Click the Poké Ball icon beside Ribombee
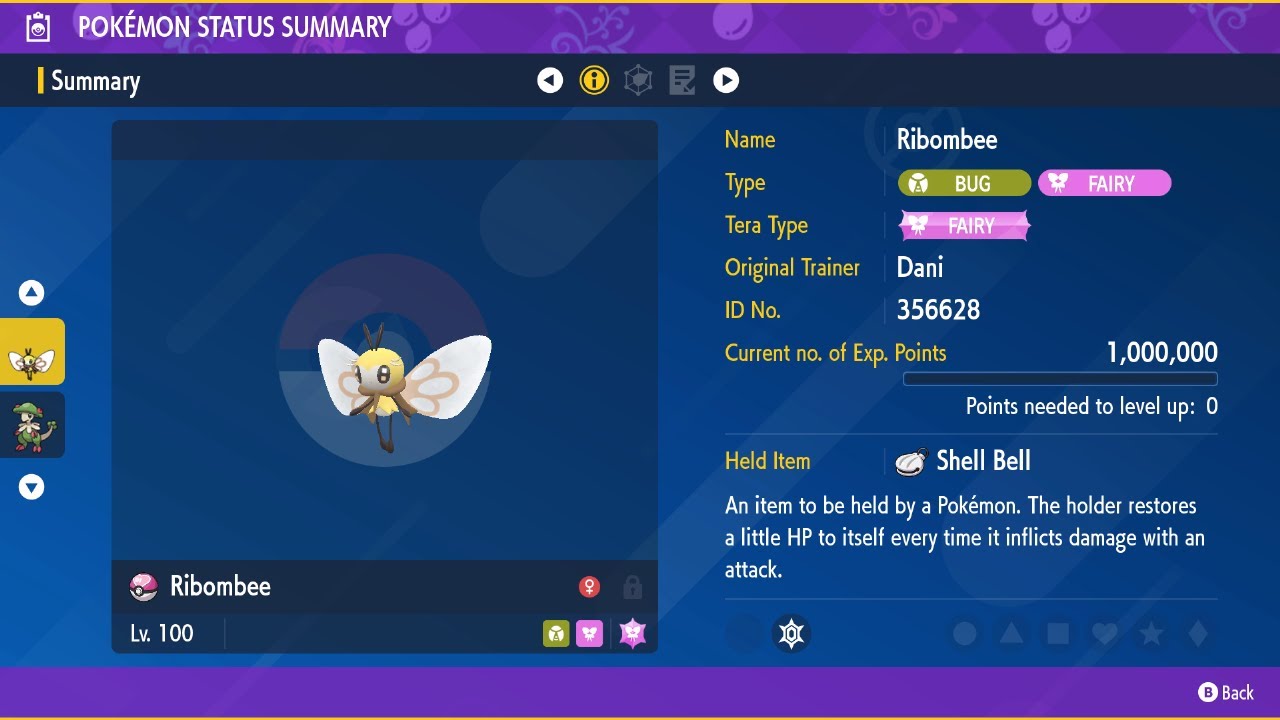Screen dimensions: 1280x720 [143, 587]
